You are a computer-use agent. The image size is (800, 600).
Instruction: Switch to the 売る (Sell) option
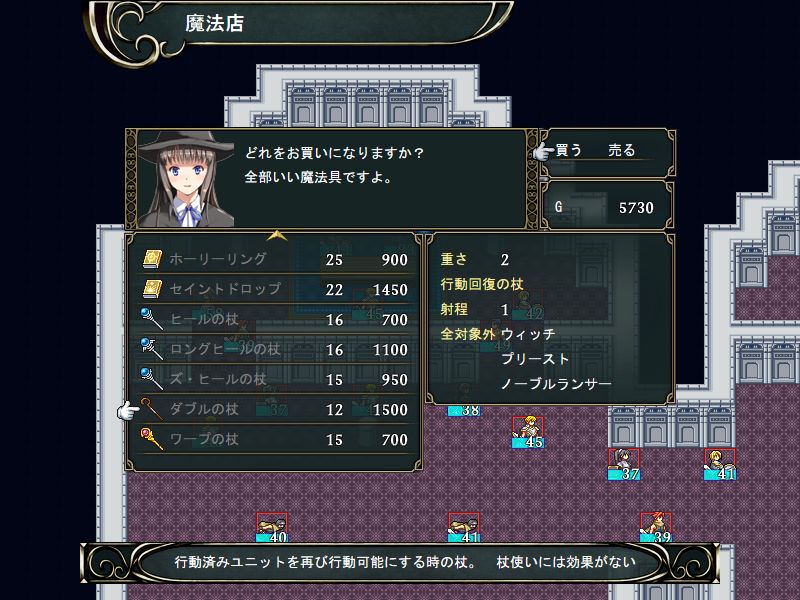click(x=621, y=151)
